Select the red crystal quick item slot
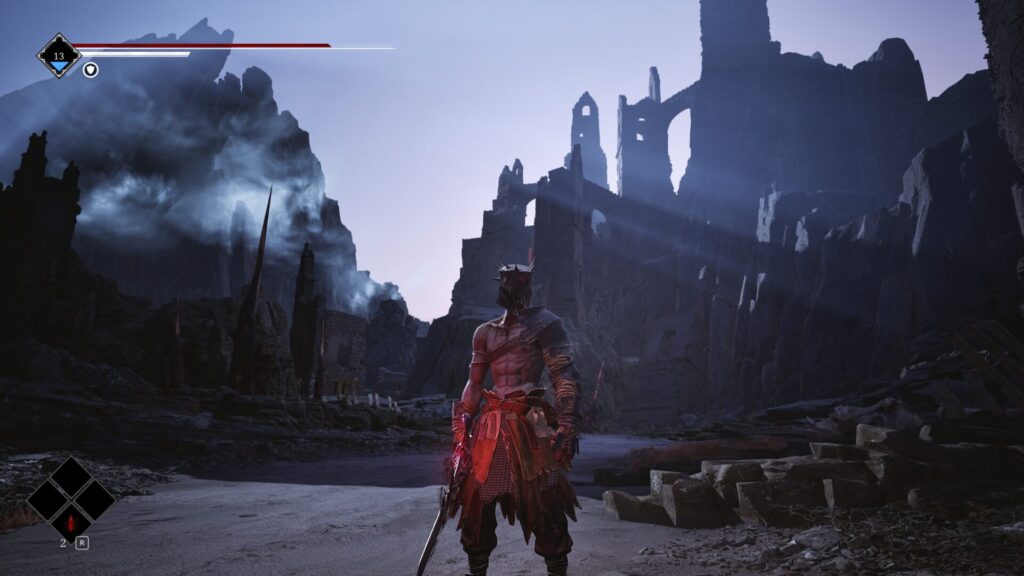The image size is (1024, 576). click(x=70, y=522)
